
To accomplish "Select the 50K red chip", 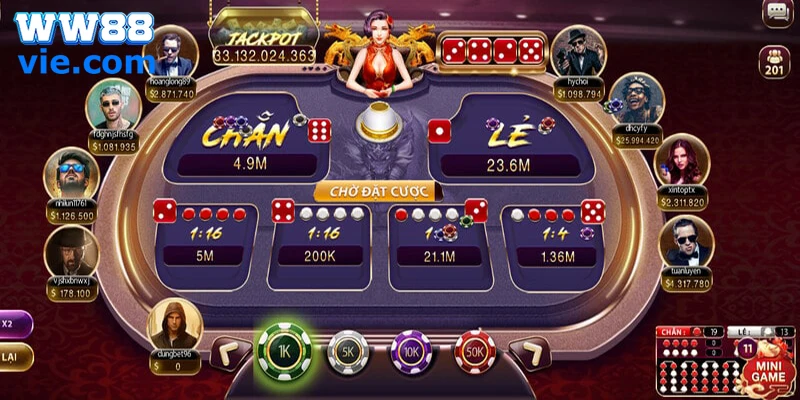I will click(x=475, y=351).
